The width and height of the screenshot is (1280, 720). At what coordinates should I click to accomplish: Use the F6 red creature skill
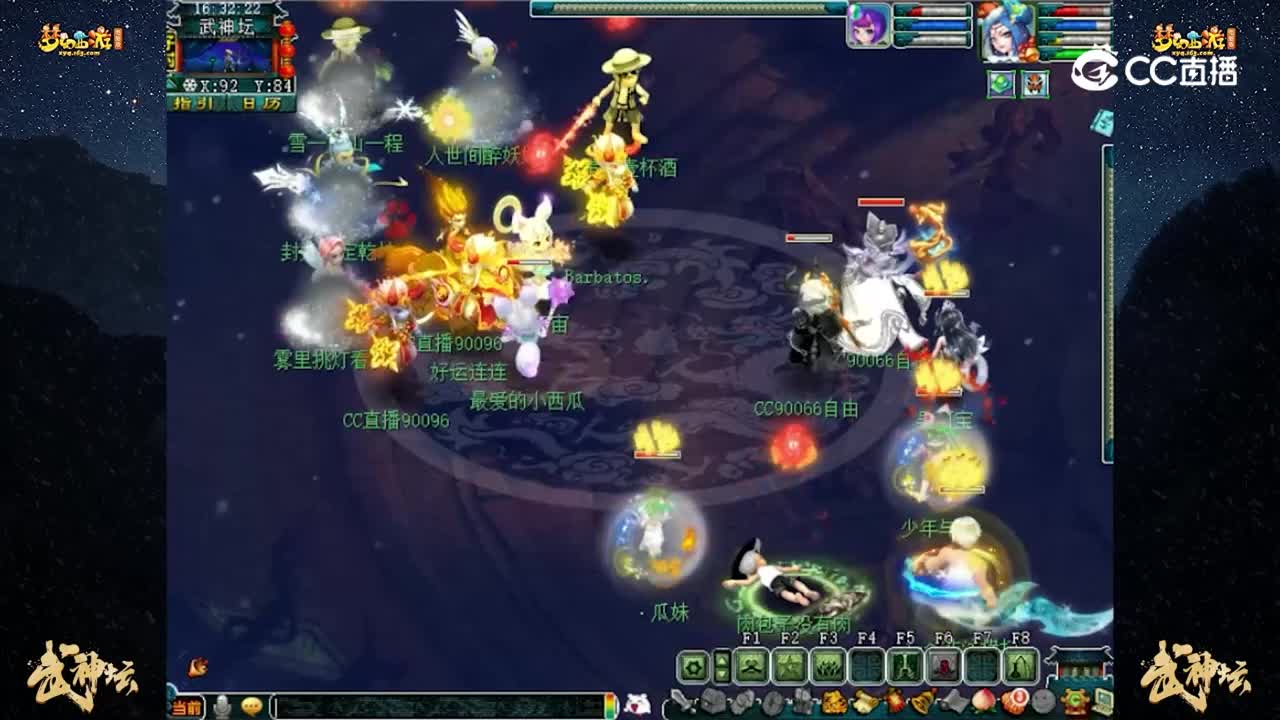click(944, 666)
